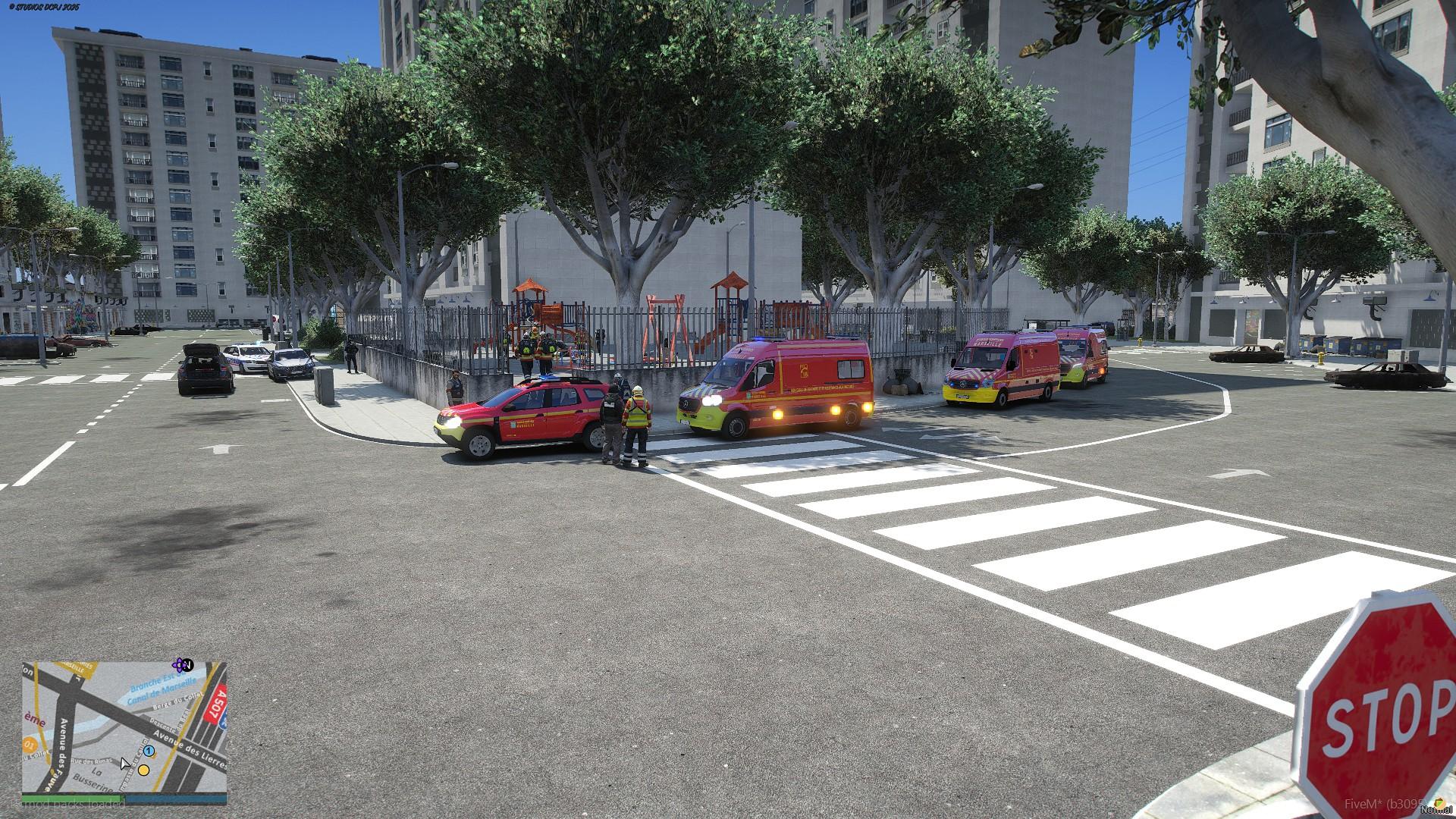Click the yellow circle blip on minimap
Image resolution: width=1456 pixels, height=819 pixels.
tap(143, 770)
